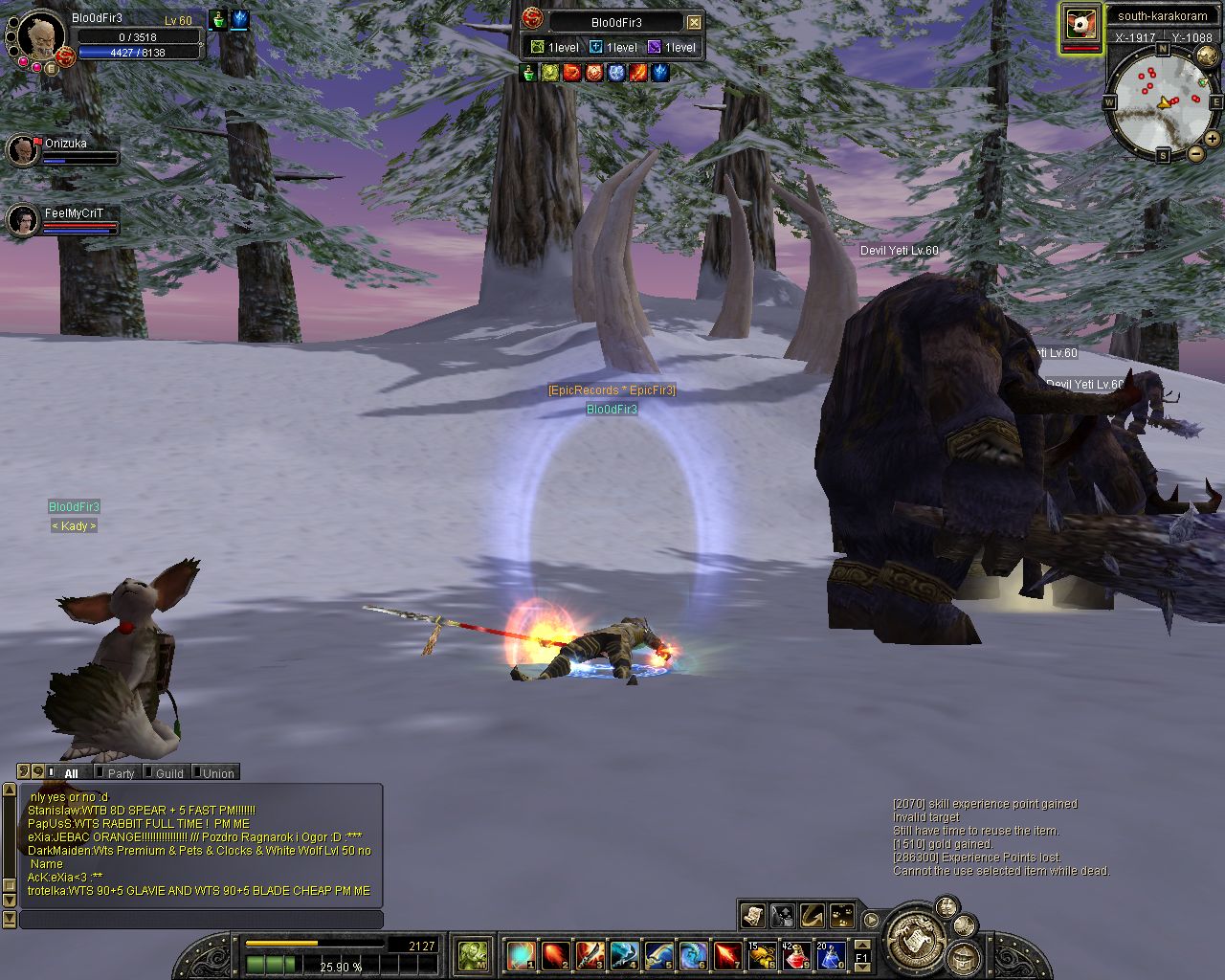The width and height of the screenshot is (1225, 980).
Task: Use the blue mana potion in slot 0
Action: 829,955
